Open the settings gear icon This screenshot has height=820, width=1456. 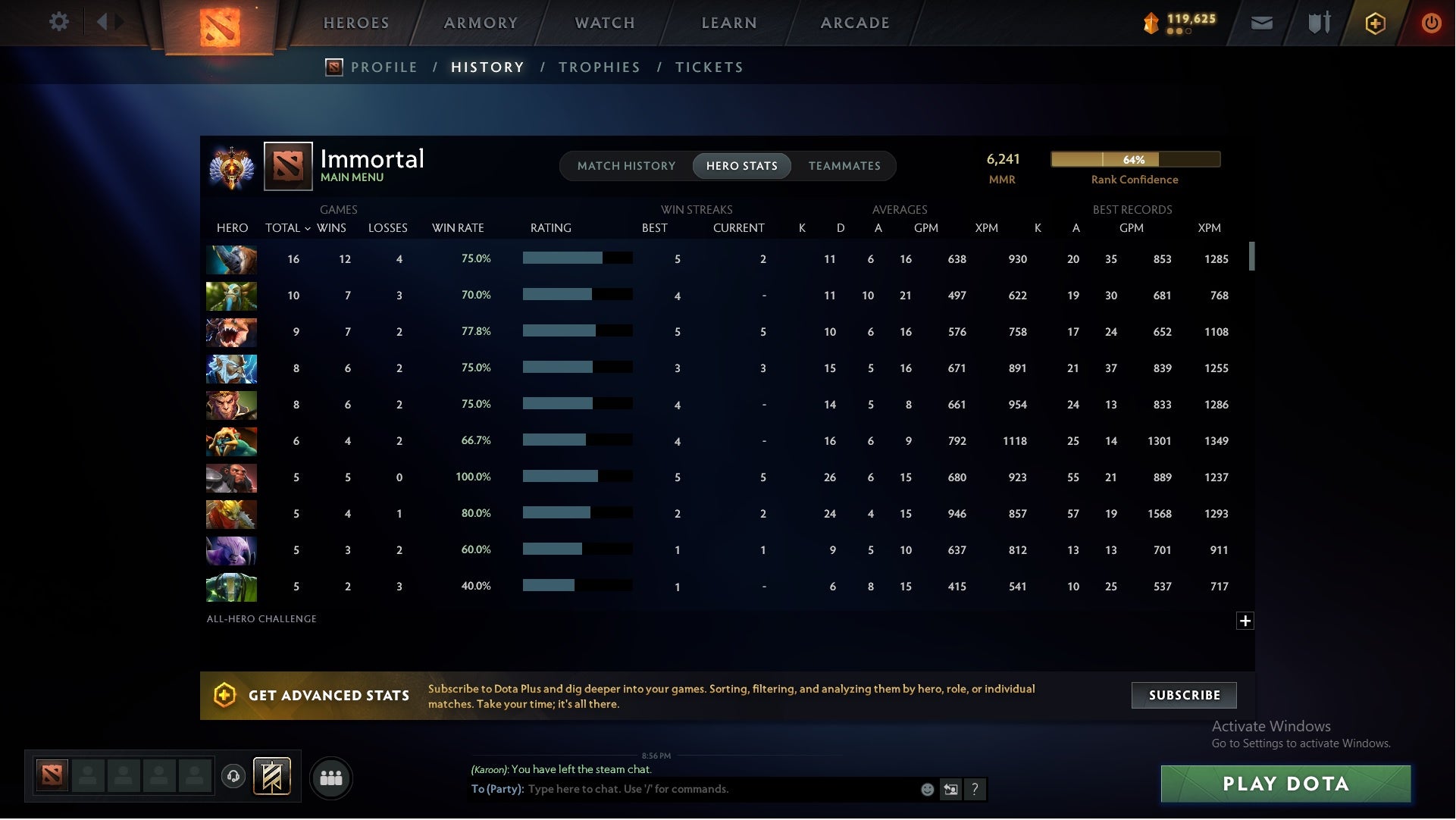coord(59,21)
